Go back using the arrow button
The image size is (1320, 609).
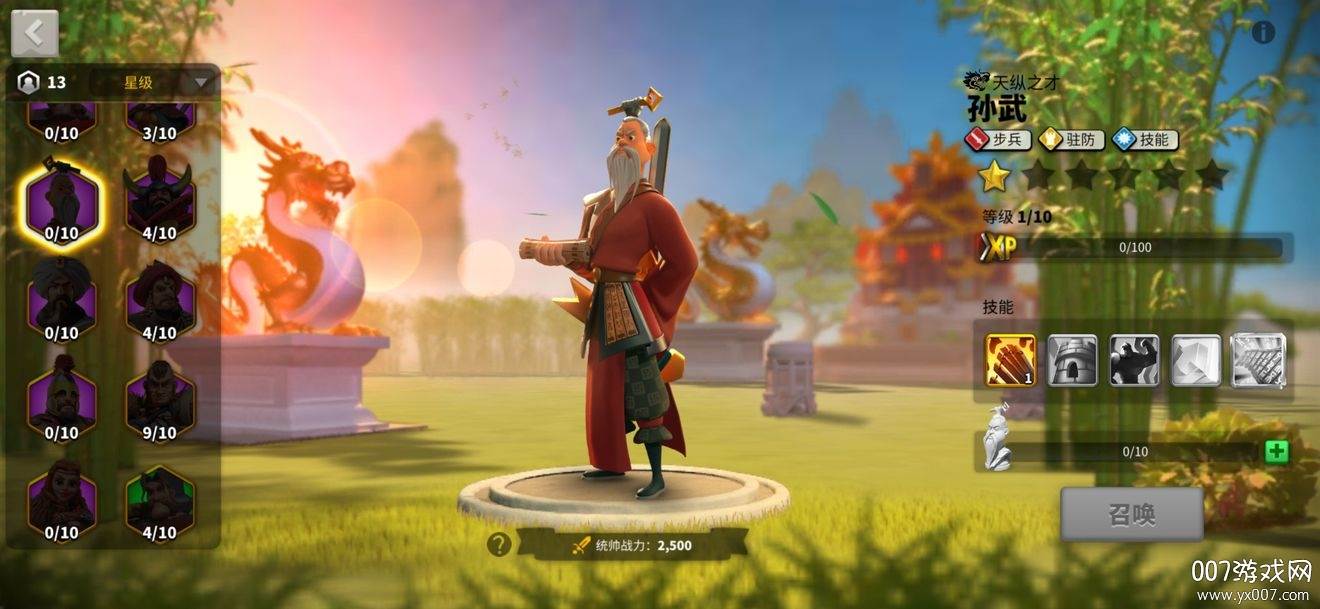pos(35,33)
